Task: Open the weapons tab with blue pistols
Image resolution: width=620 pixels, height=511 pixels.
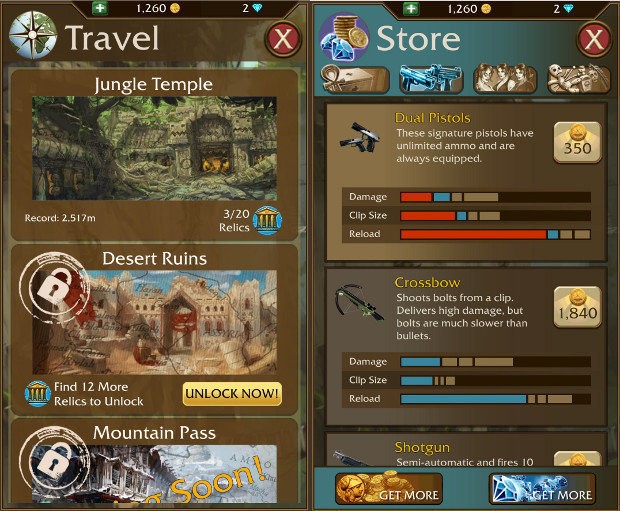Action: (430, 79)
